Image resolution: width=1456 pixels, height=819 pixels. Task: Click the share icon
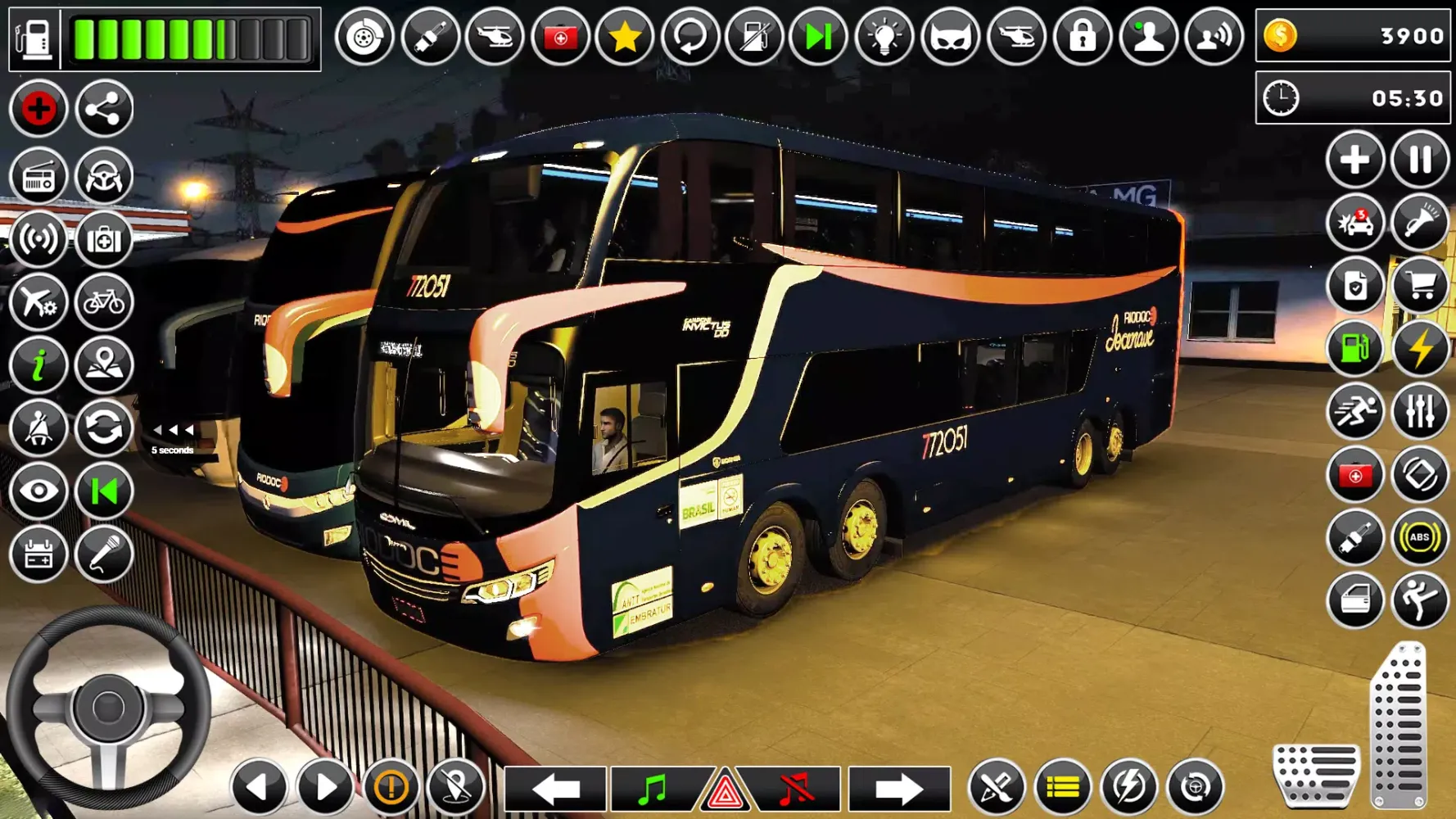(104, 109)
